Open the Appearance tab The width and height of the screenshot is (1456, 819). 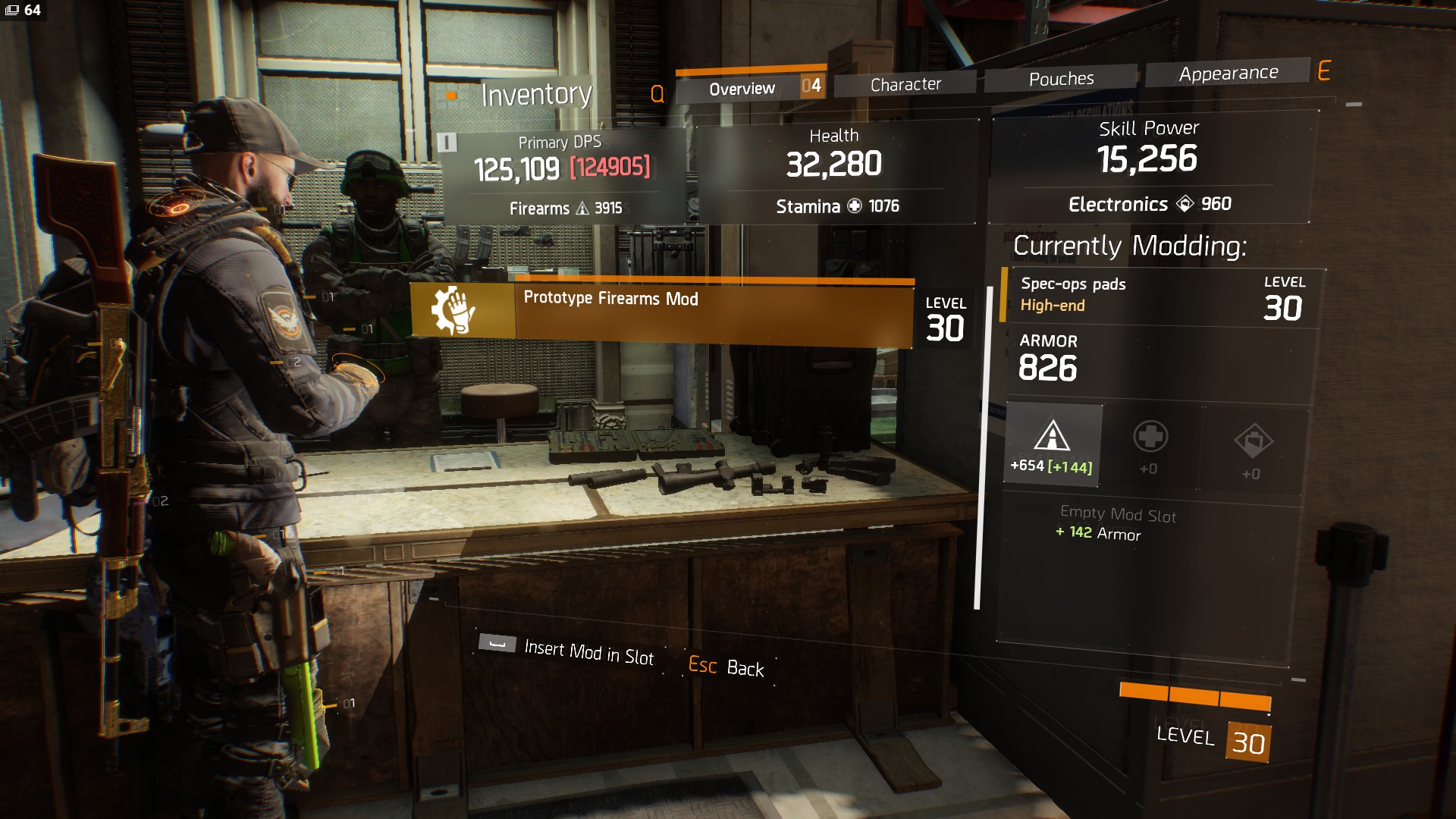[x=1228, y=74]
